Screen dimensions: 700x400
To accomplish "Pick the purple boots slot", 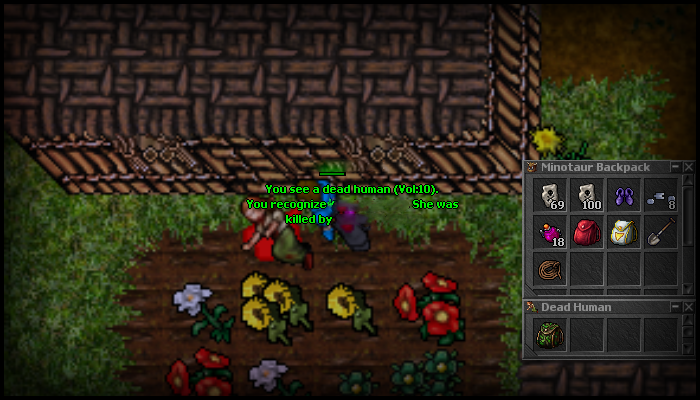I will pos(624,196).
